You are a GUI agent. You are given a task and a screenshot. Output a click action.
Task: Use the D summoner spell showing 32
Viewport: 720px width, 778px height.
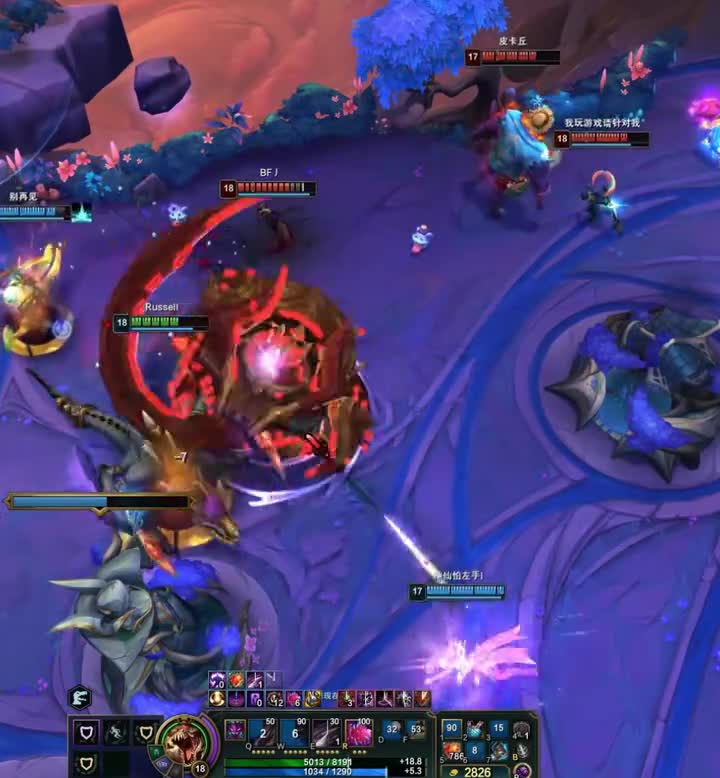point(392,731)
